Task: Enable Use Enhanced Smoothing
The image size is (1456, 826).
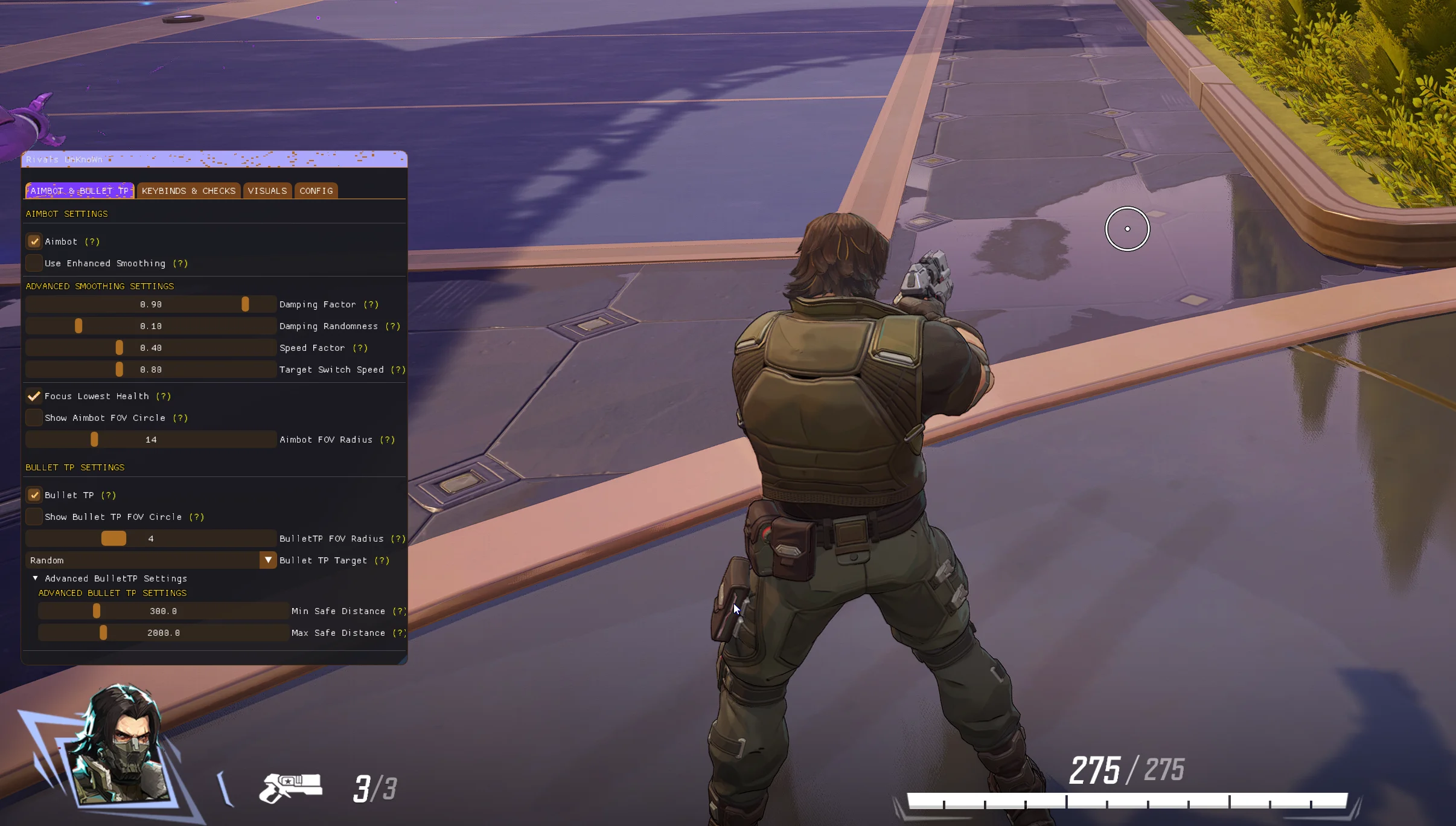Action: coord(34,263)
